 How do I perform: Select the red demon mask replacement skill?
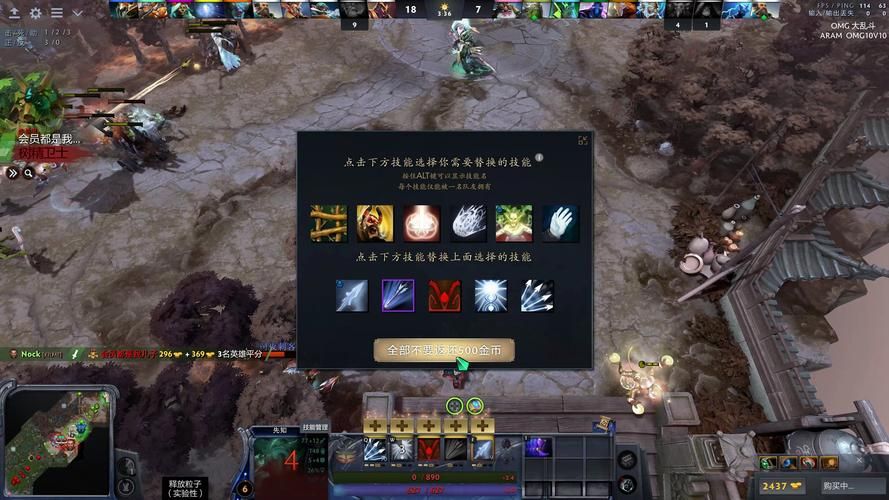(x=444, y=296)
